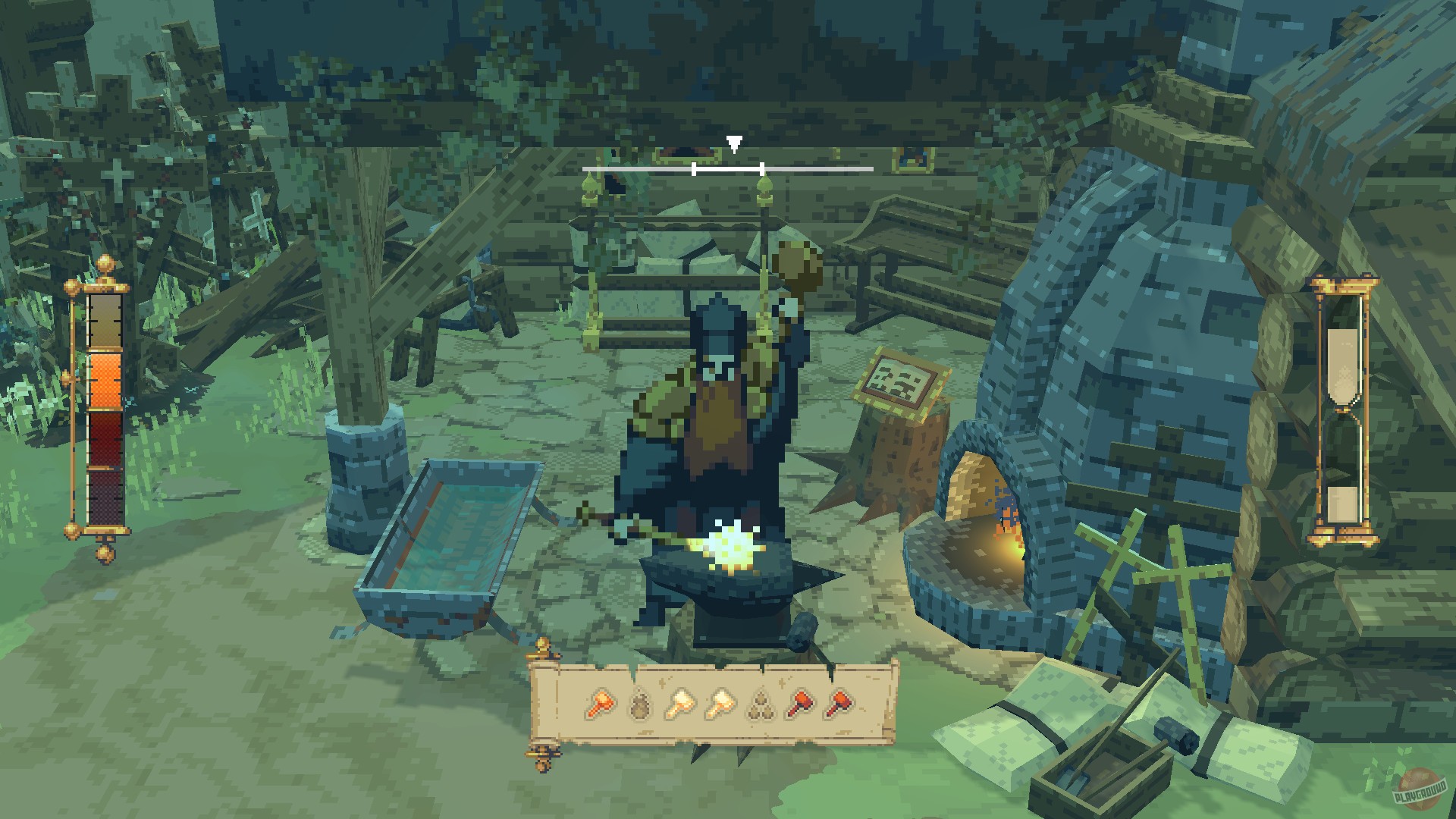Click the target zone on the timing bar
This screenshot has width=1456, height=819.
tap(728, 168)
